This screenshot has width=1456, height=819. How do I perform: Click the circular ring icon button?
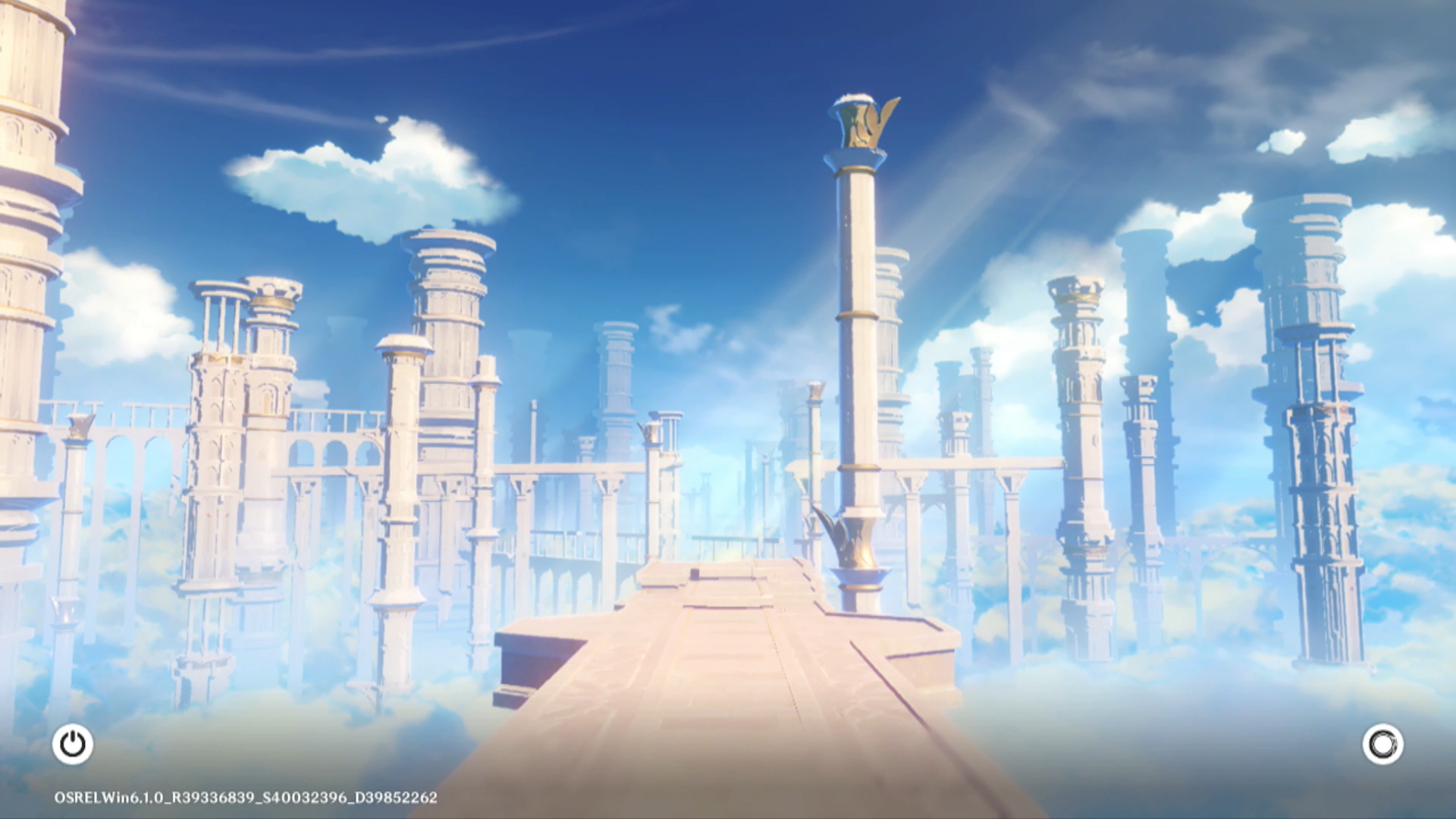tap(1382, 744)
